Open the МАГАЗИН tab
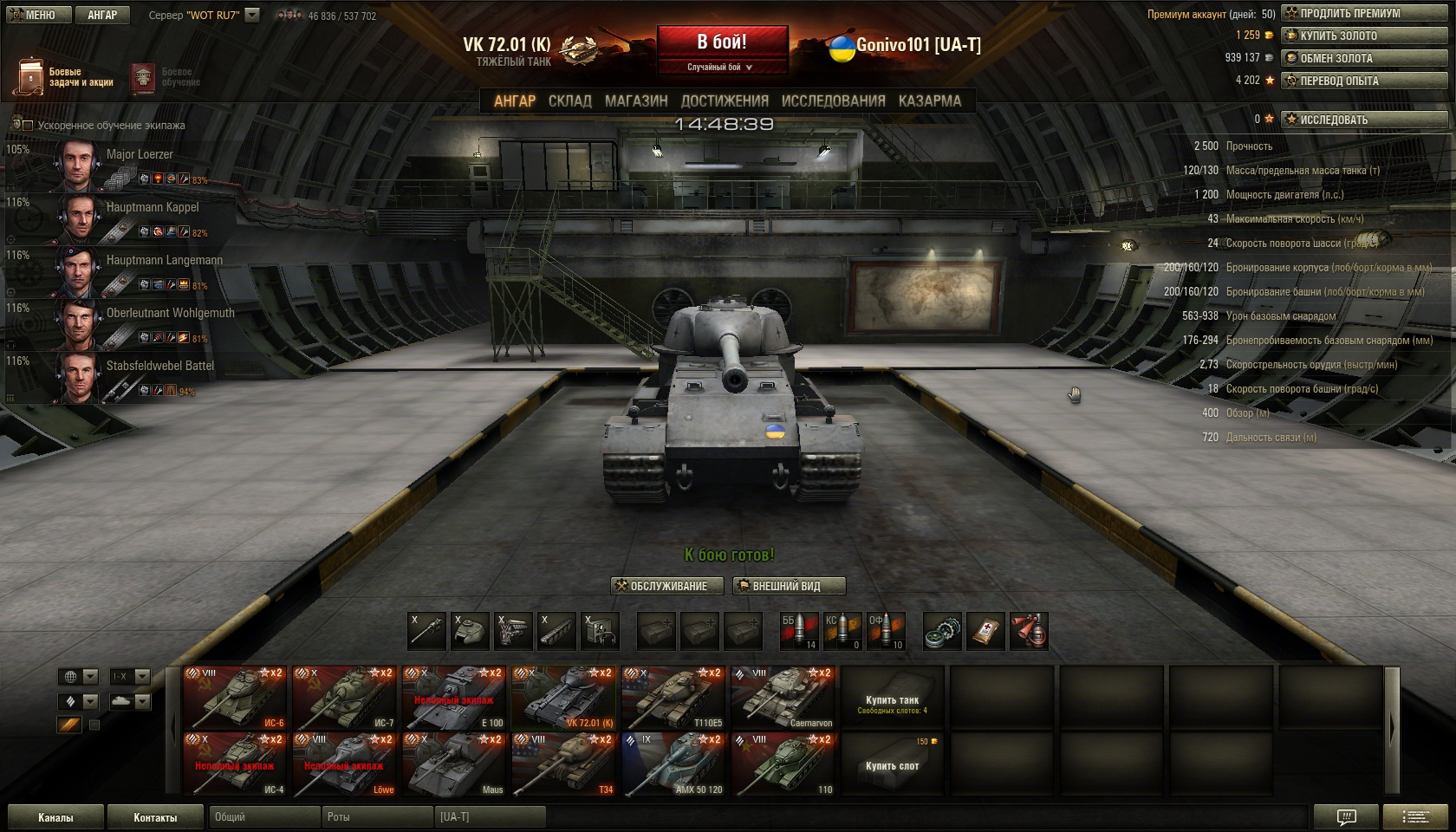The image size is (1456, 832). [636, 101]
